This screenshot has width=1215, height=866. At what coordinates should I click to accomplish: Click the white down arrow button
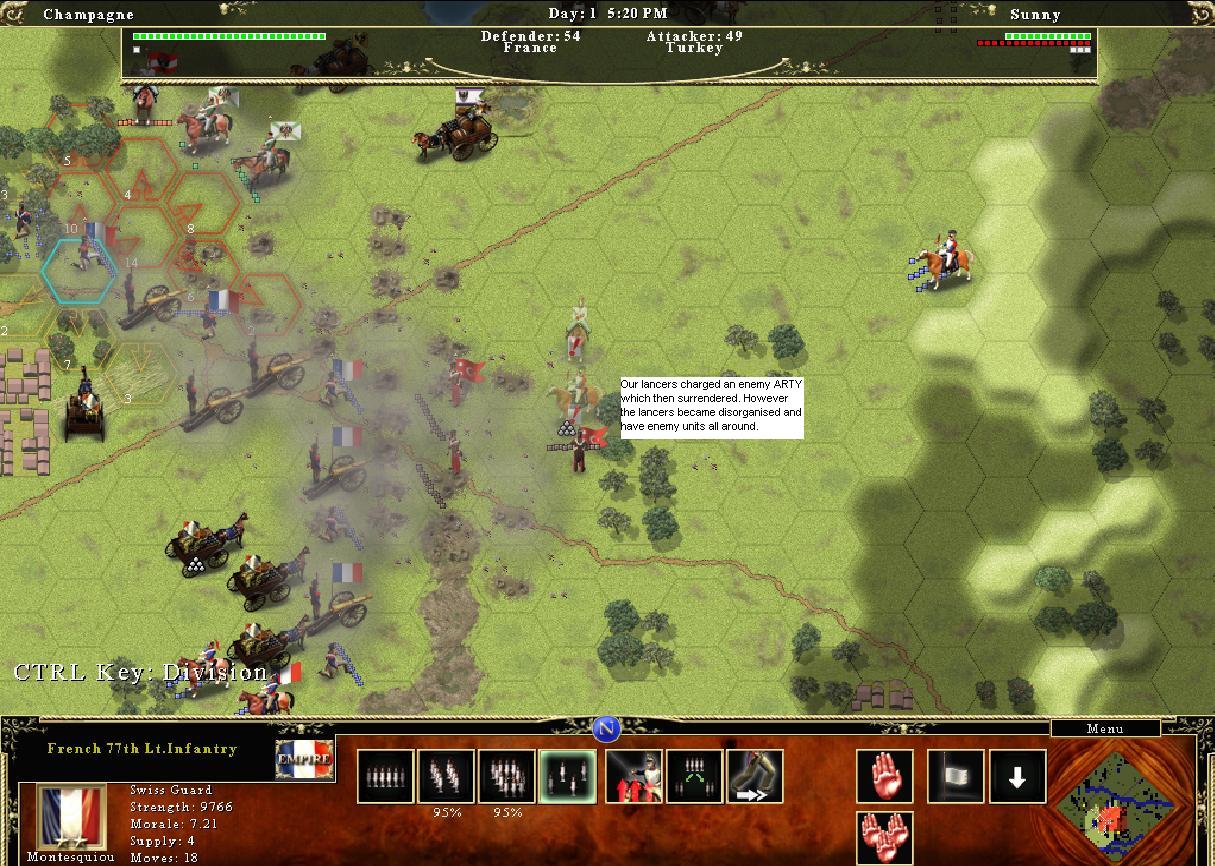pyautogui.click(x=1018, y=776)
